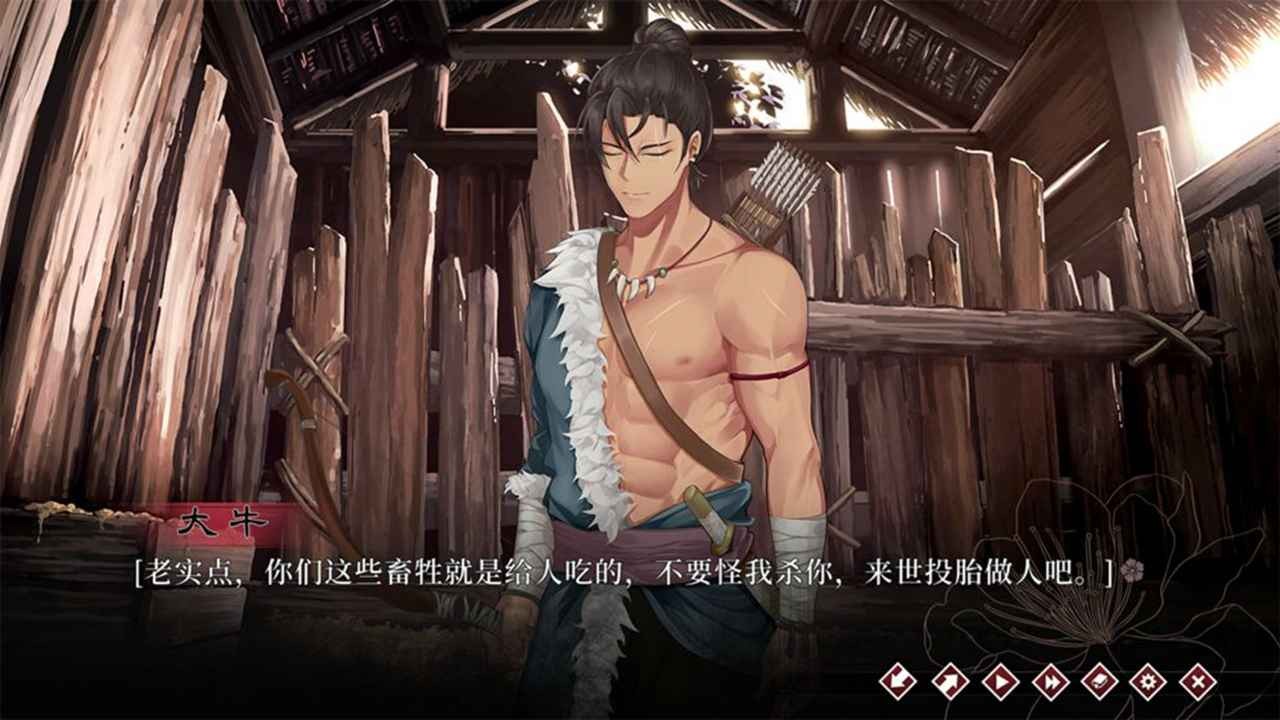
Task: Resume playback using the play diamond
Action: [x=1000, y=680]
